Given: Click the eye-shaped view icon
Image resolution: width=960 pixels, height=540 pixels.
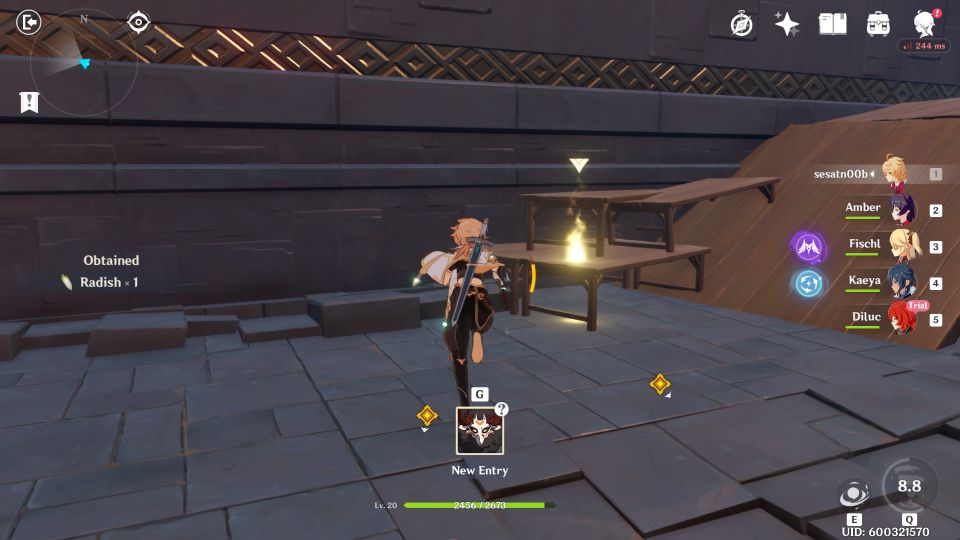Looking at the screenshot, I should point(139,22).
